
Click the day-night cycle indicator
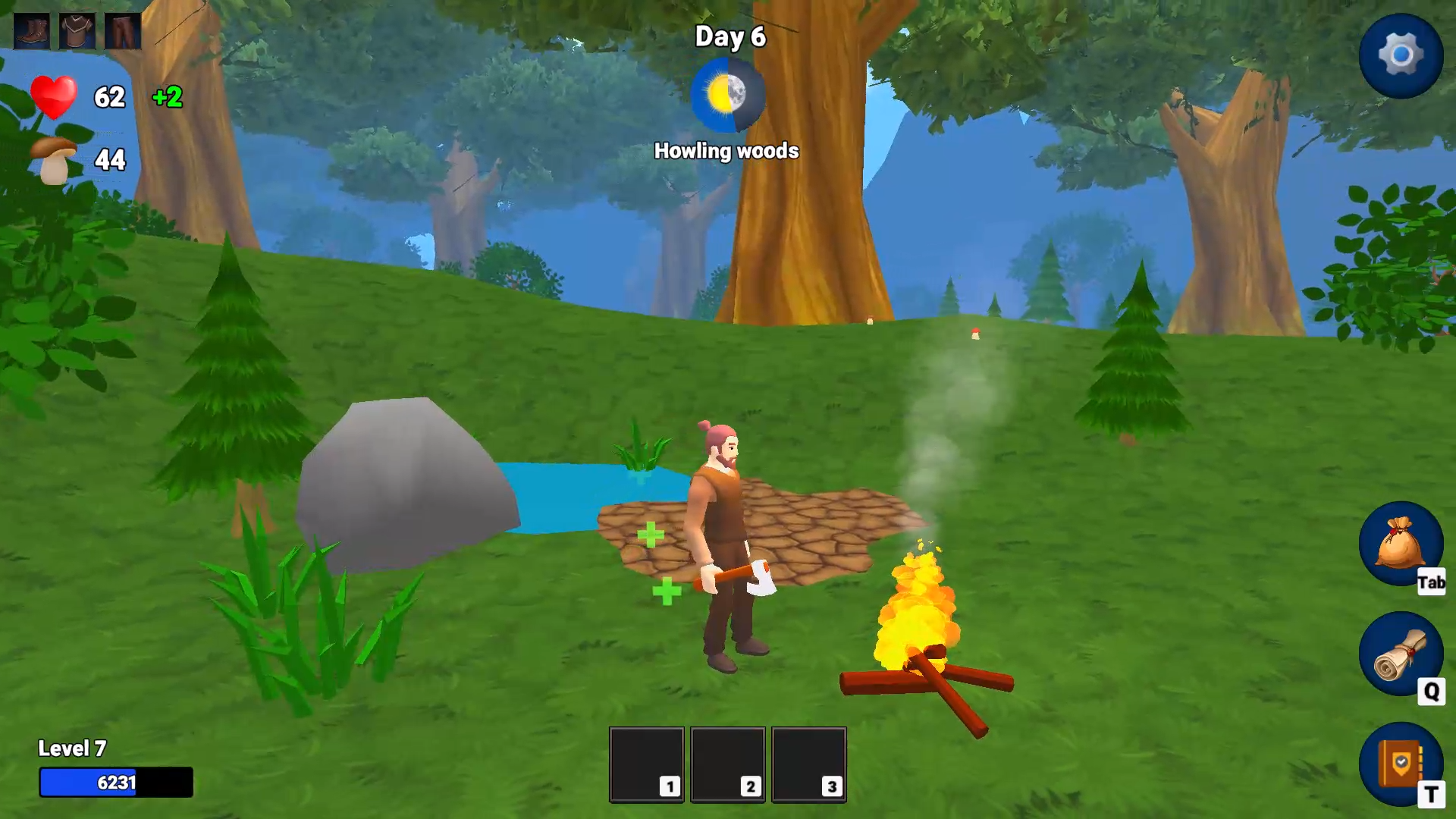pos(726,94)
